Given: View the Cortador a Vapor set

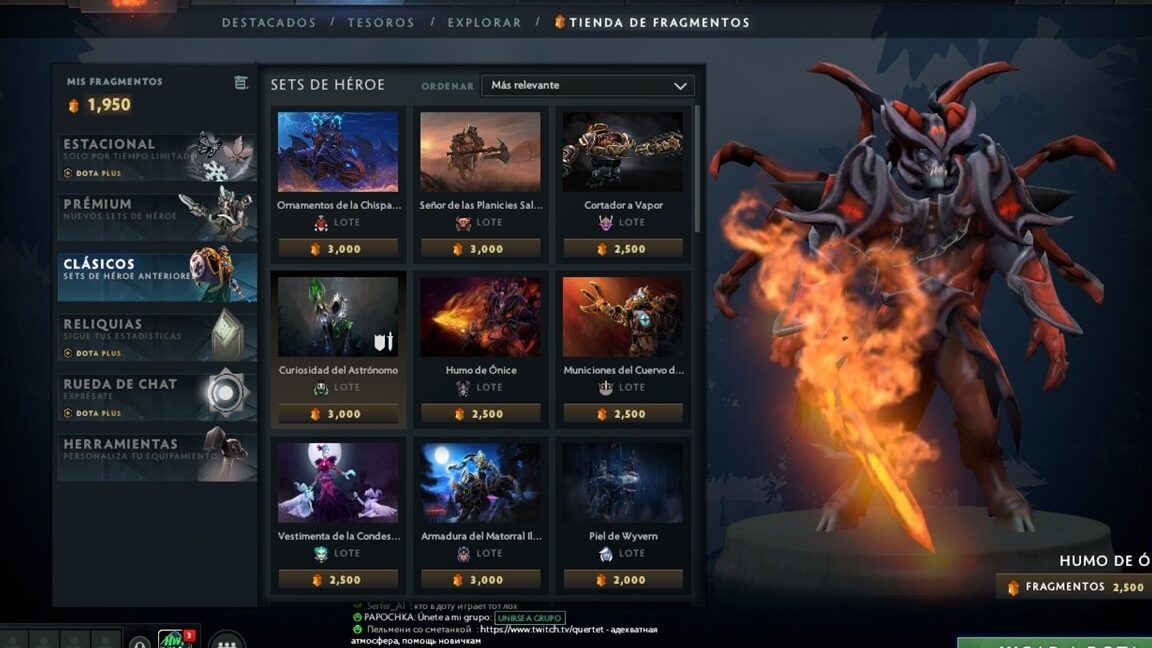Looking at the screenshot, I should tap(623, 152).
